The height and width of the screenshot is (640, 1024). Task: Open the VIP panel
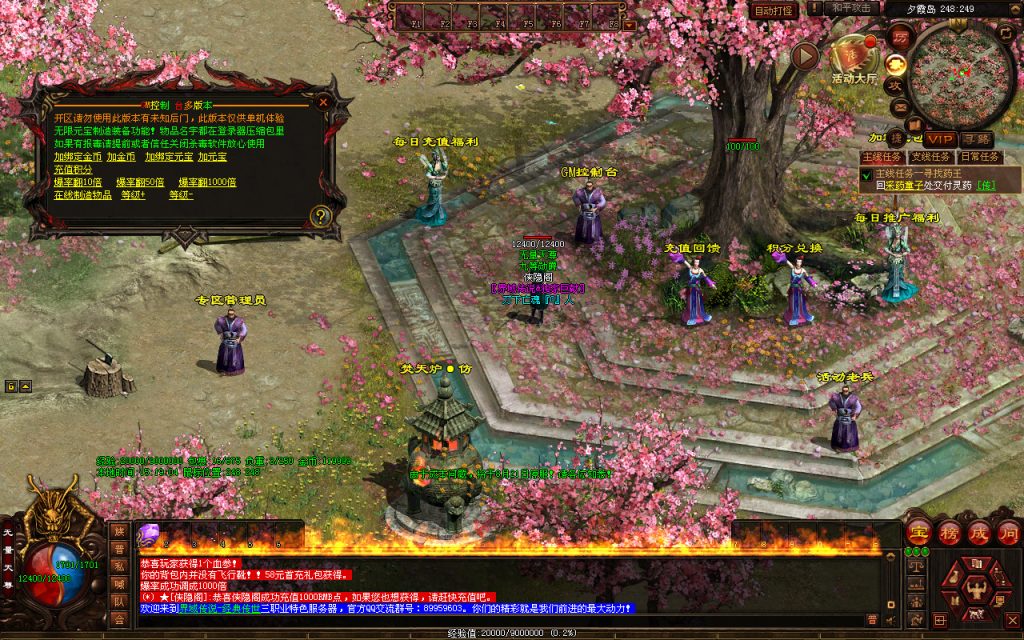click(x=938, y=138)
